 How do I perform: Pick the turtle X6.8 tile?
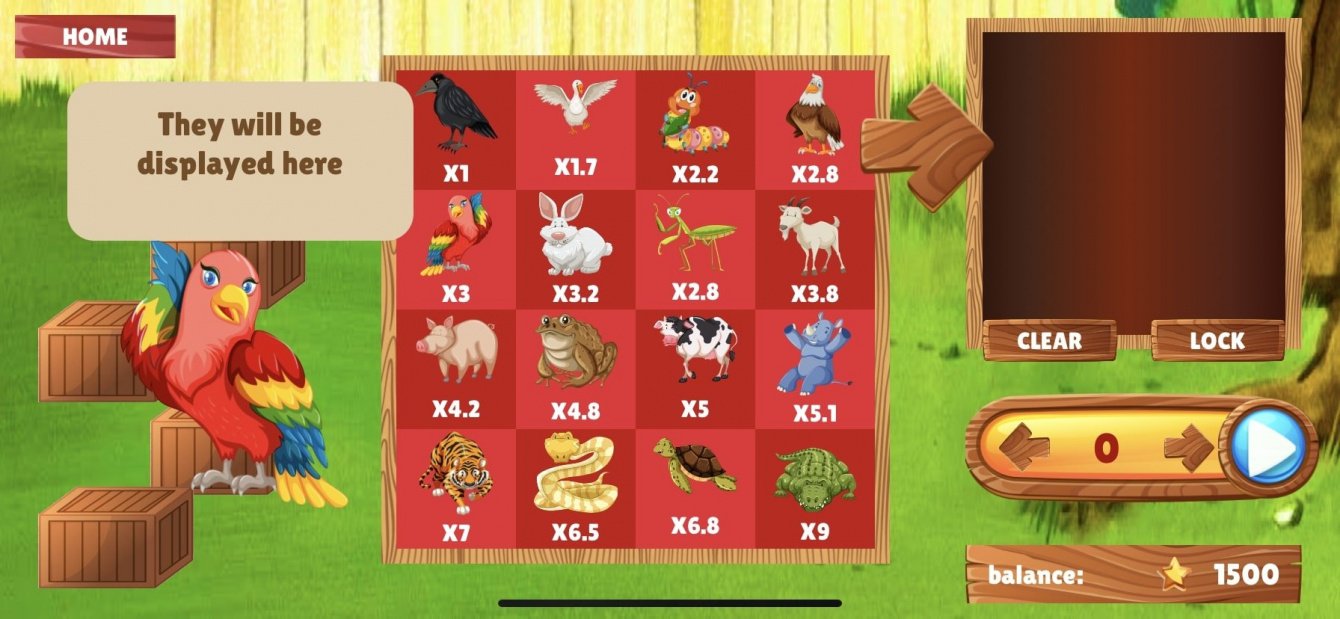coord(695,488)
